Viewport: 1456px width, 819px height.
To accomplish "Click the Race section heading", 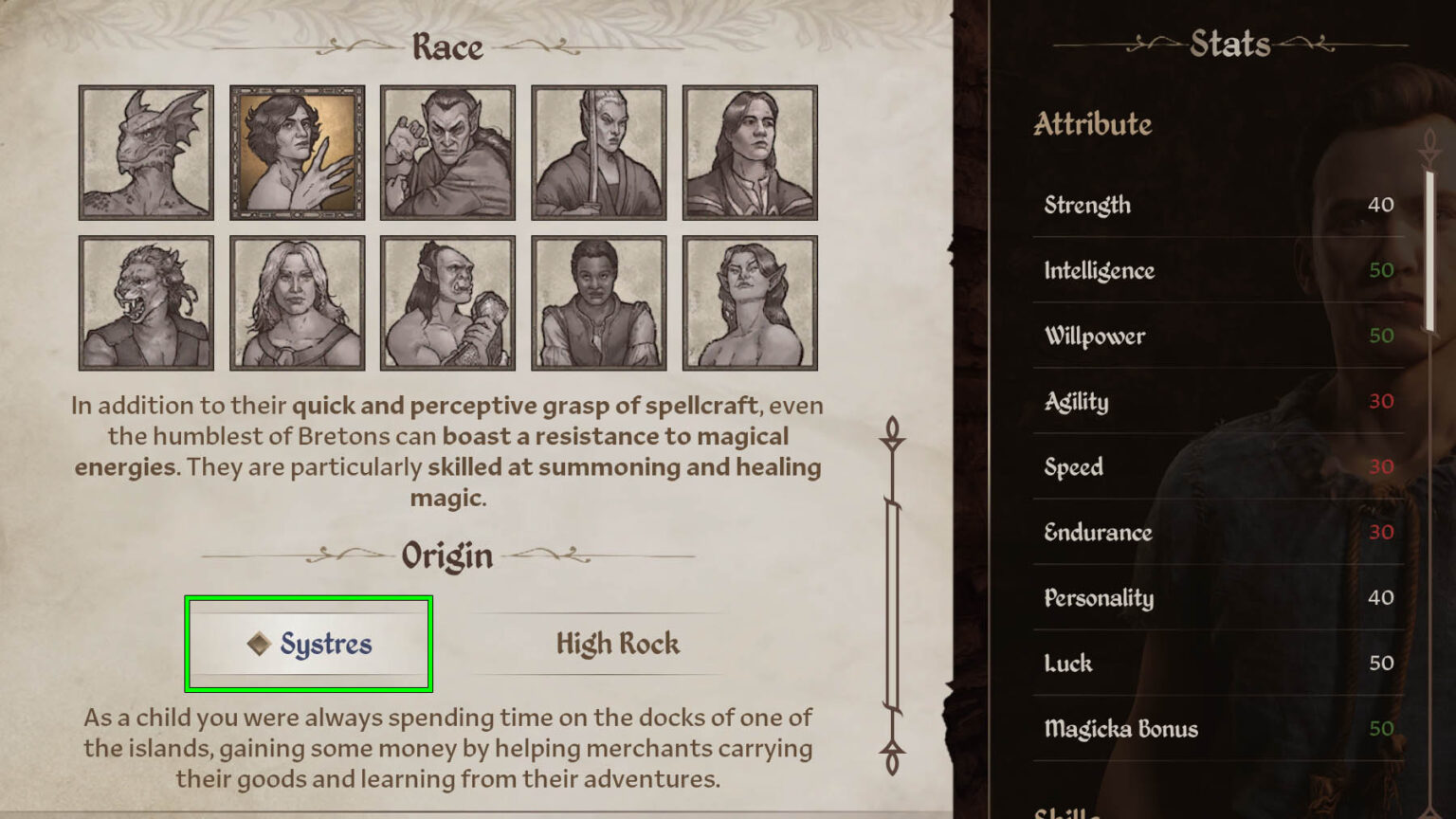I will [x=446, y=47].
